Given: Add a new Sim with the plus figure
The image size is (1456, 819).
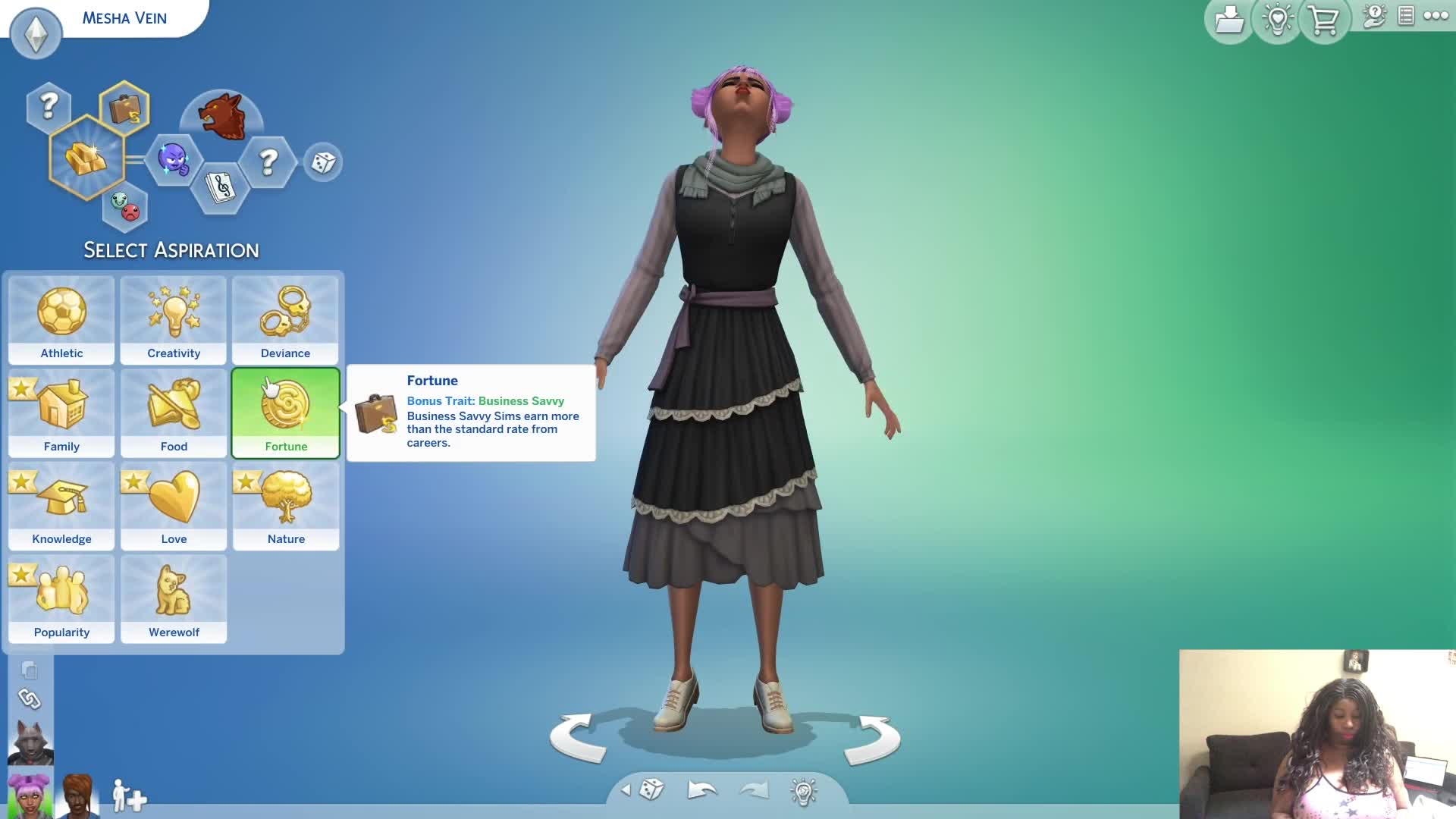Looking at the screenshot, I should coord(127,797).
